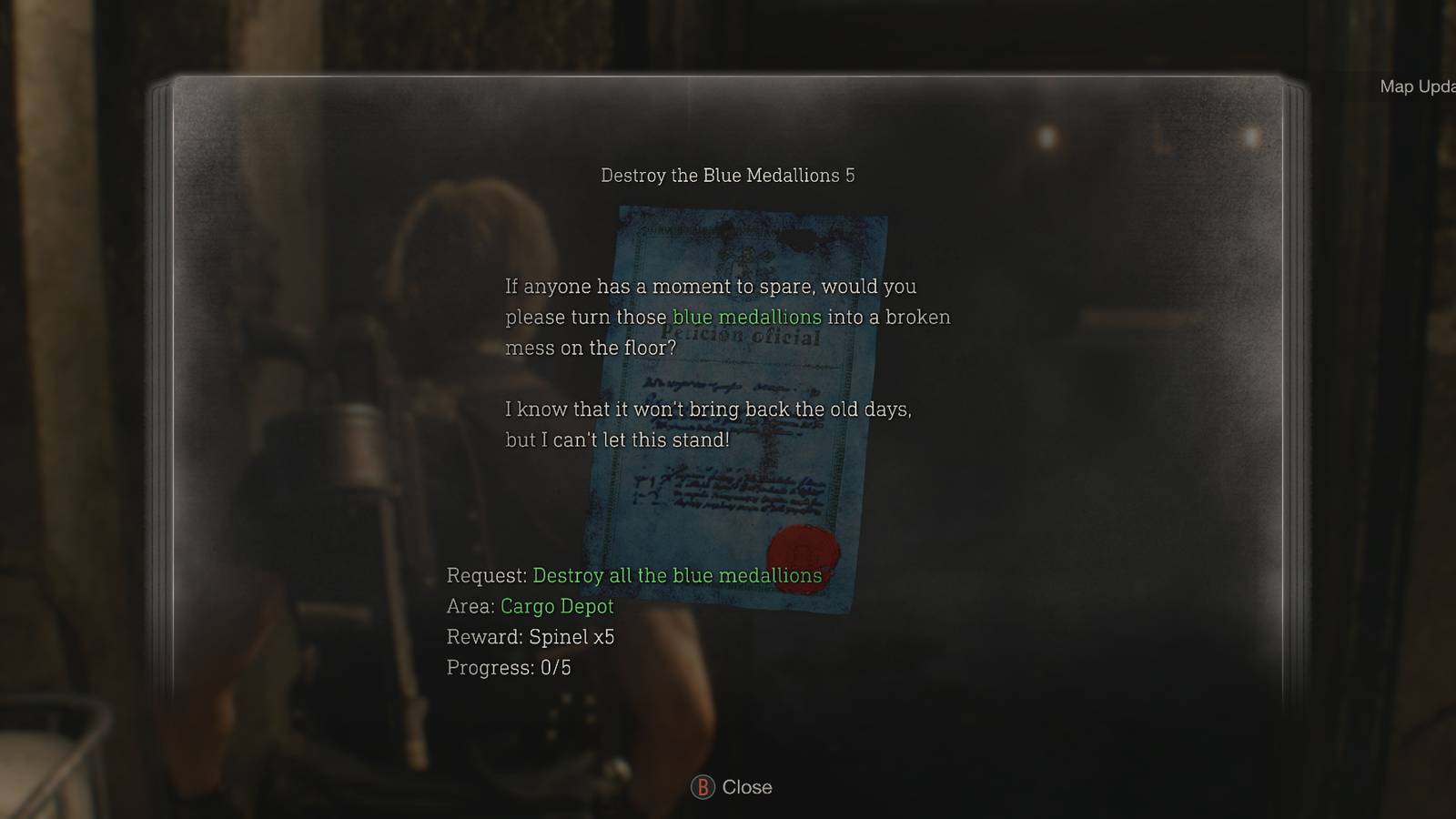The image size is (1456, 819).
Task: Expand the curled page edge on the left
Action: pos(165,409)
